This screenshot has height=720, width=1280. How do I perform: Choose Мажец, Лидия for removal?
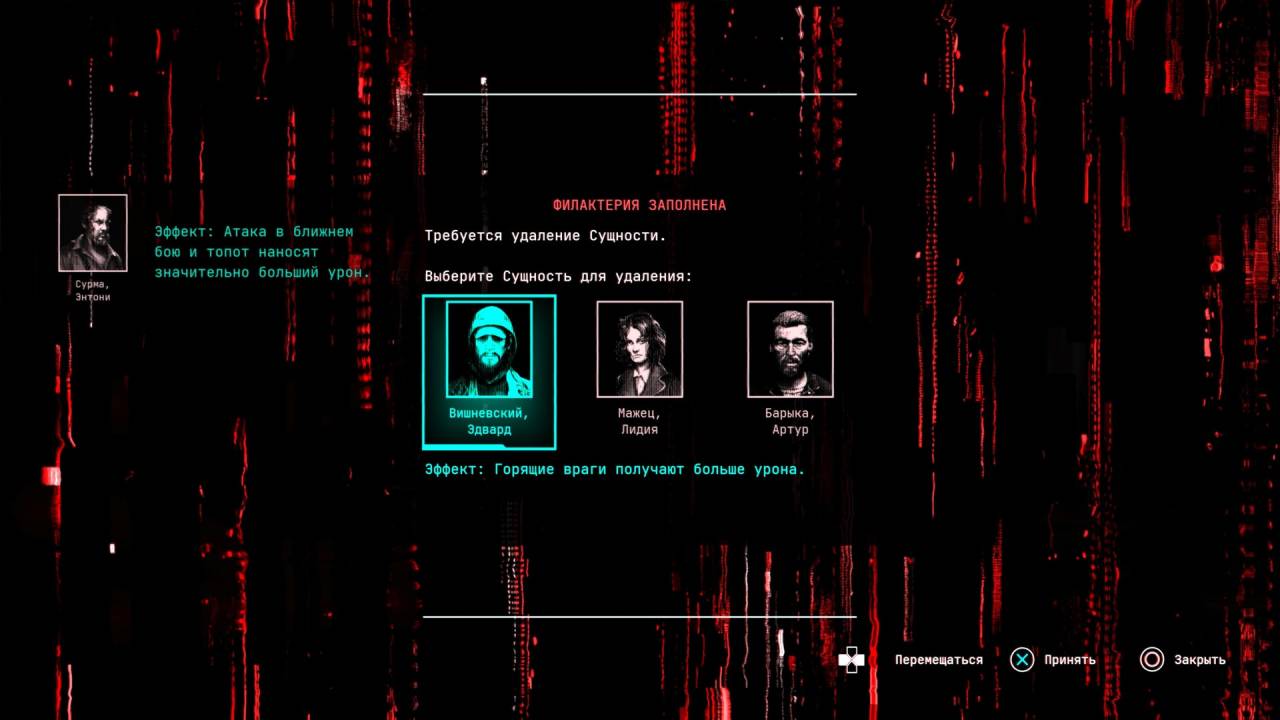click(639, 349)
